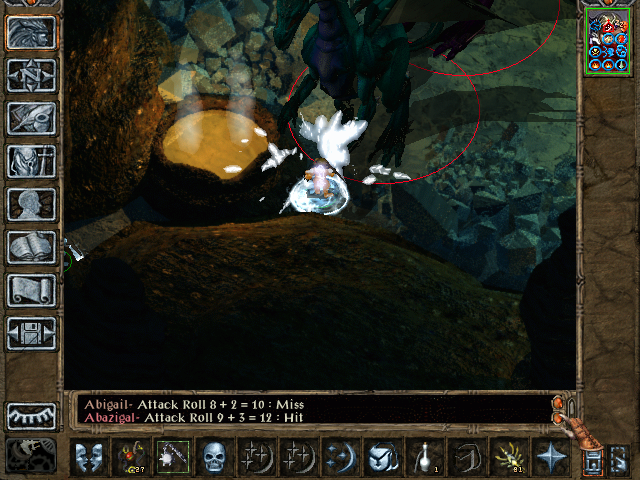Open the mage spellbook
The image size is (640, 480).
32,247
